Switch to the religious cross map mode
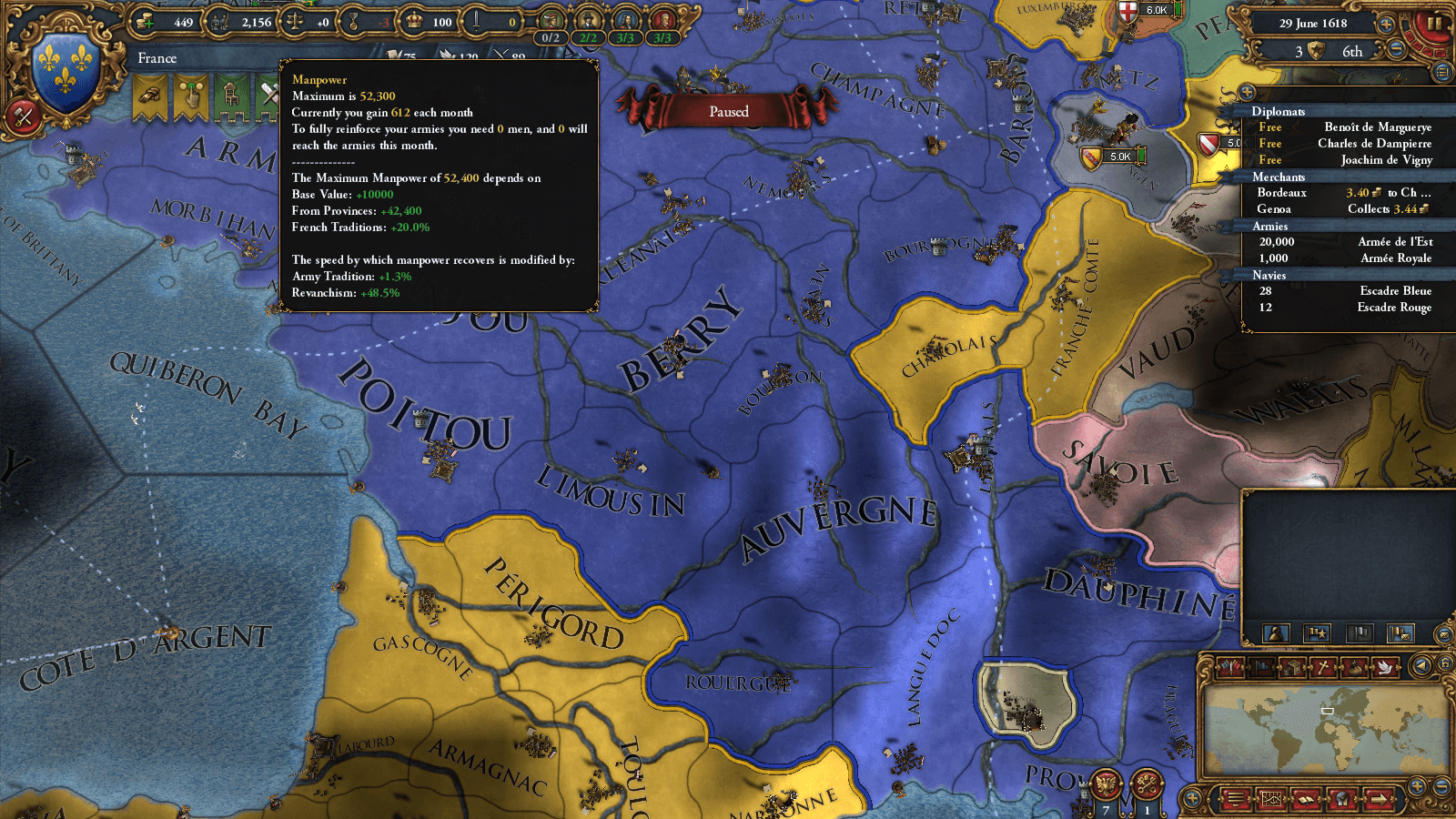1456x819 pixels. pyautogui.click(x=1324, y=667)
